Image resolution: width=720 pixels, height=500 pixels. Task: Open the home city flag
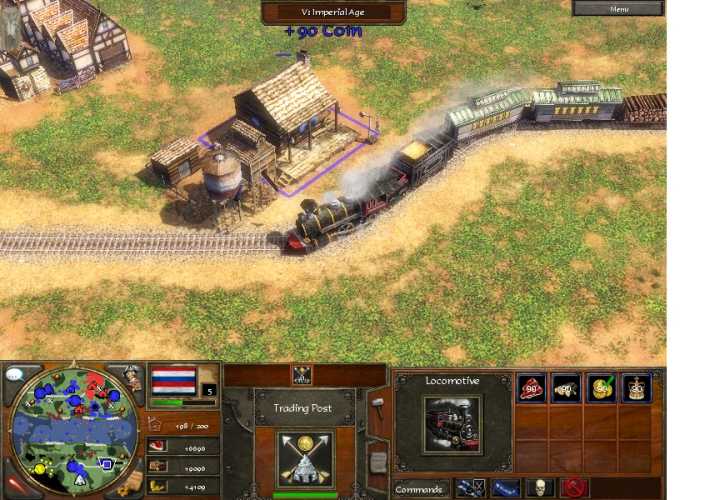(x=173, y=381)
